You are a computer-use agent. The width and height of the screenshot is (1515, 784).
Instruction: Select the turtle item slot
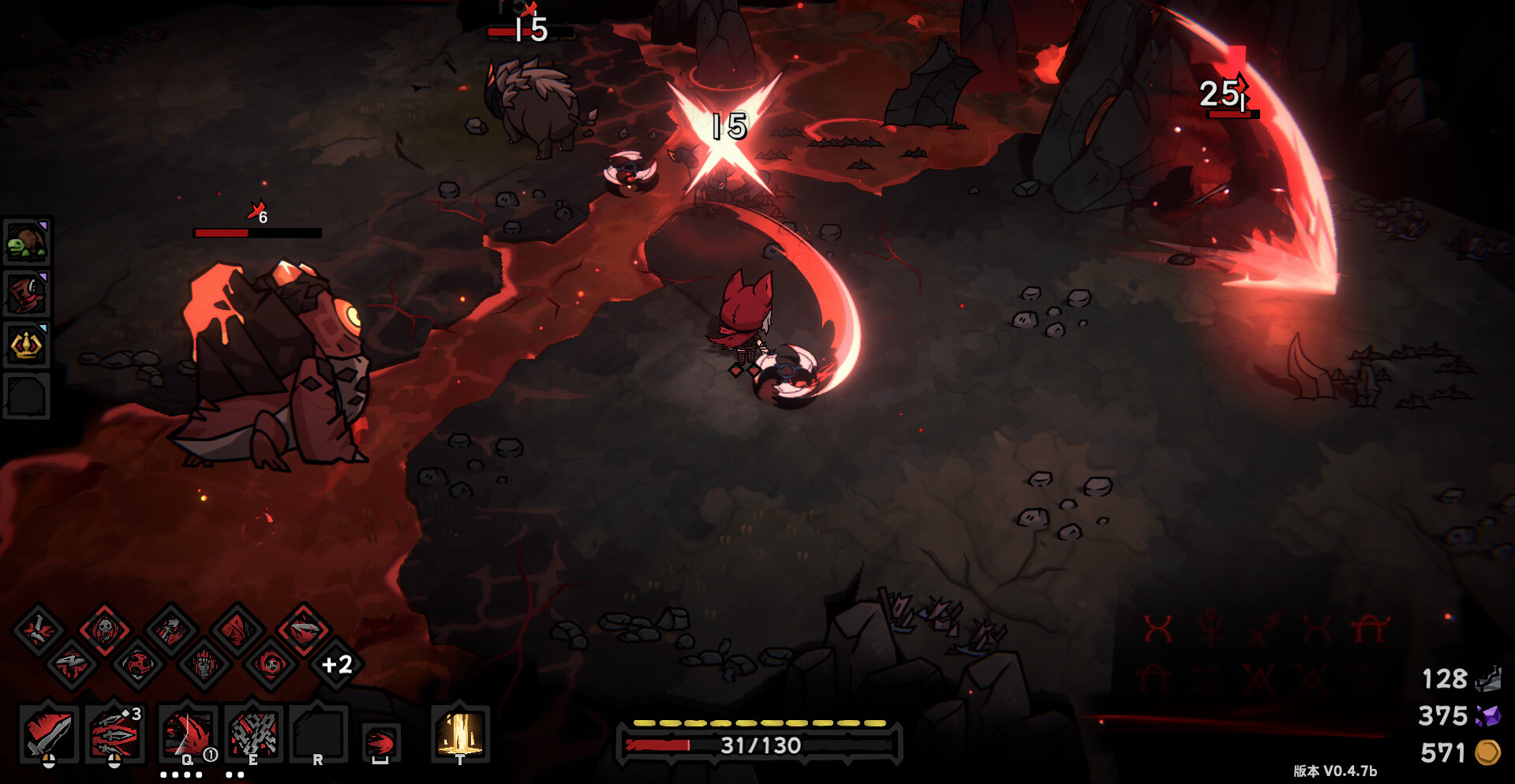[x=27, y=241]
